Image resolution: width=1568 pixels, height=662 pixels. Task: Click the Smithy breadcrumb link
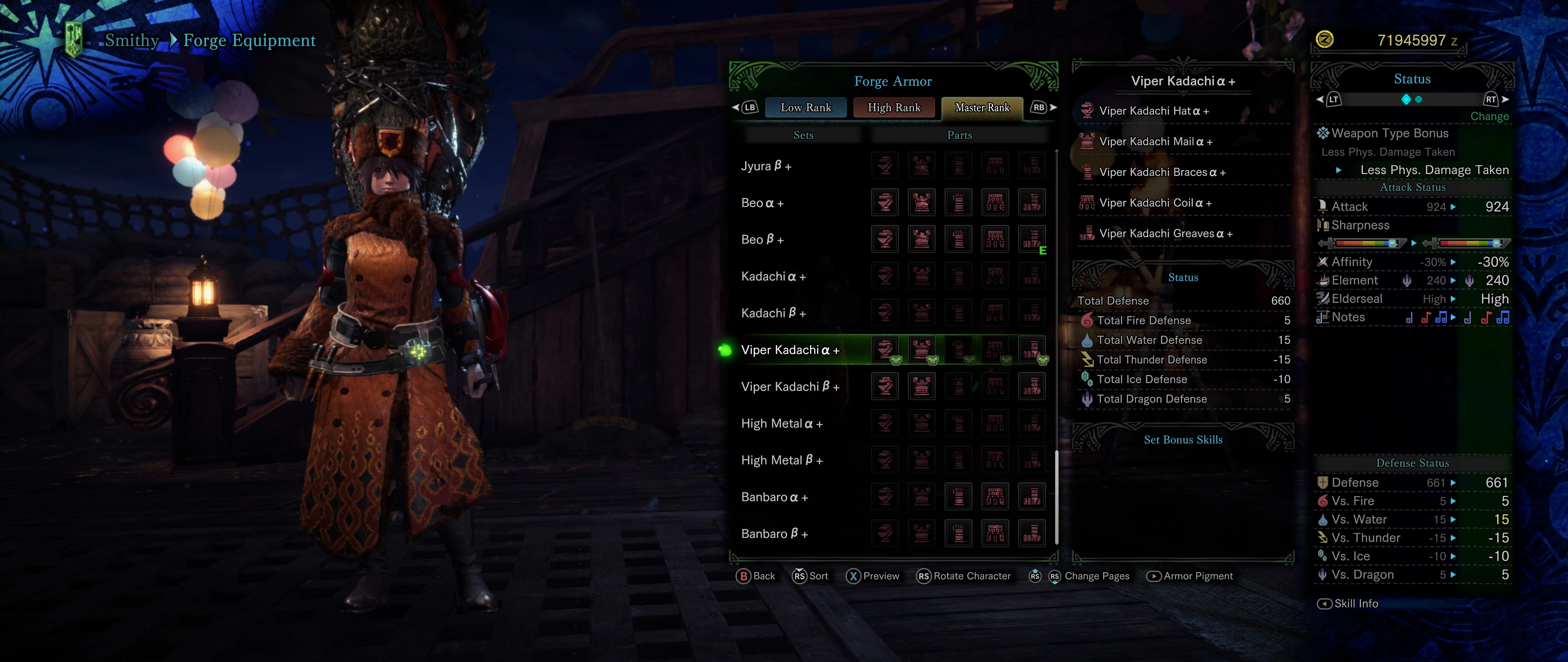coord(131,40)
